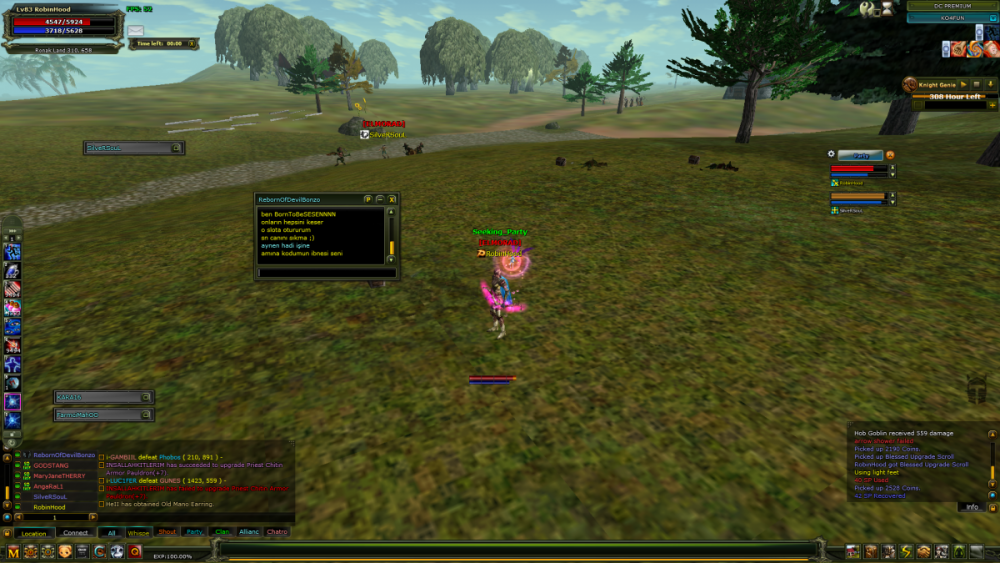The height and width of the screenshot is (563, 1000).
Task: Stop the Knight Genie with the square button
Action: pos(976,85)
